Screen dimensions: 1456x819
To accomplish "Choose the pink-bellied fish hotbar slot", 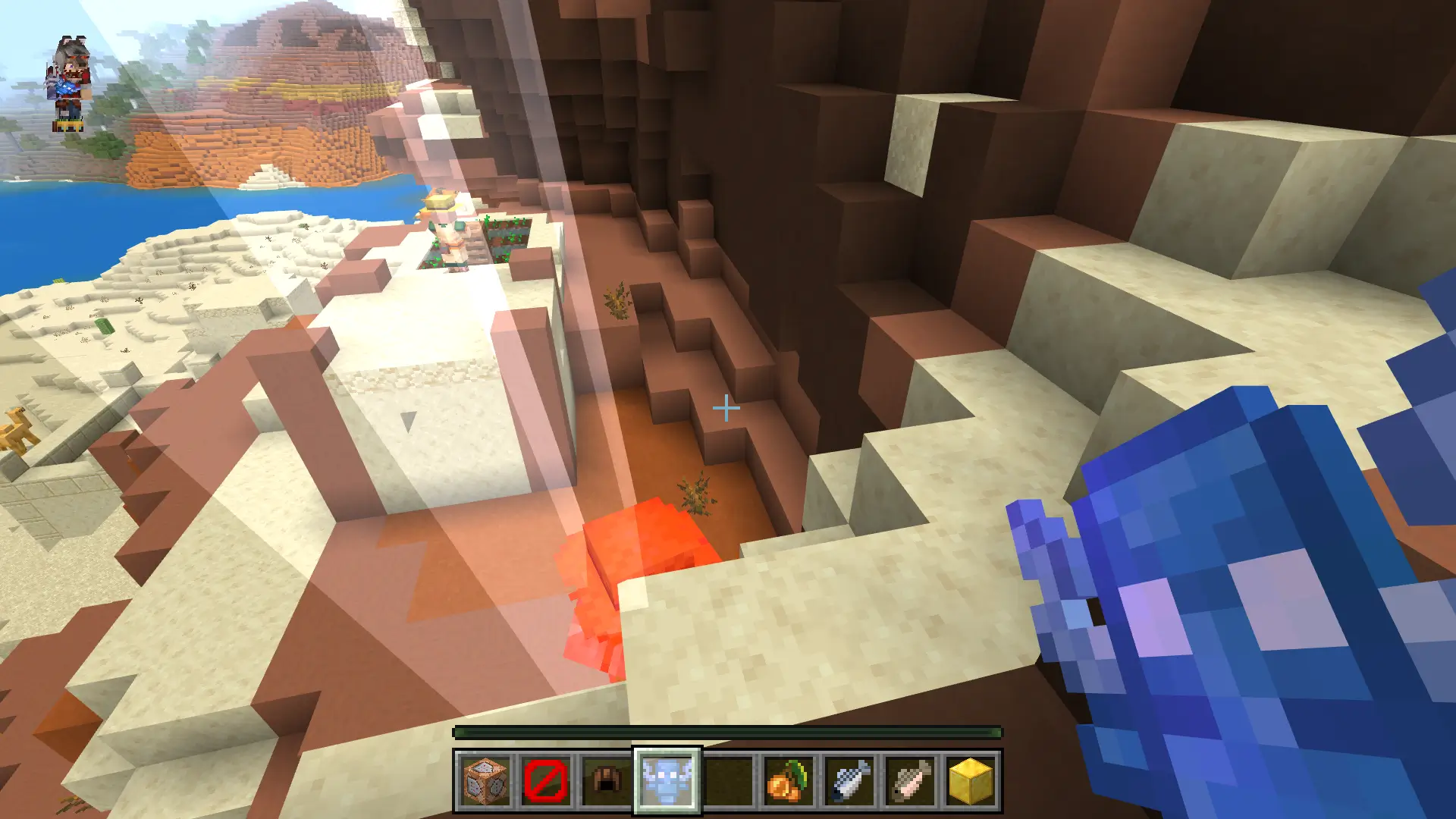I will pyautogui.click(x=910, y=780).
